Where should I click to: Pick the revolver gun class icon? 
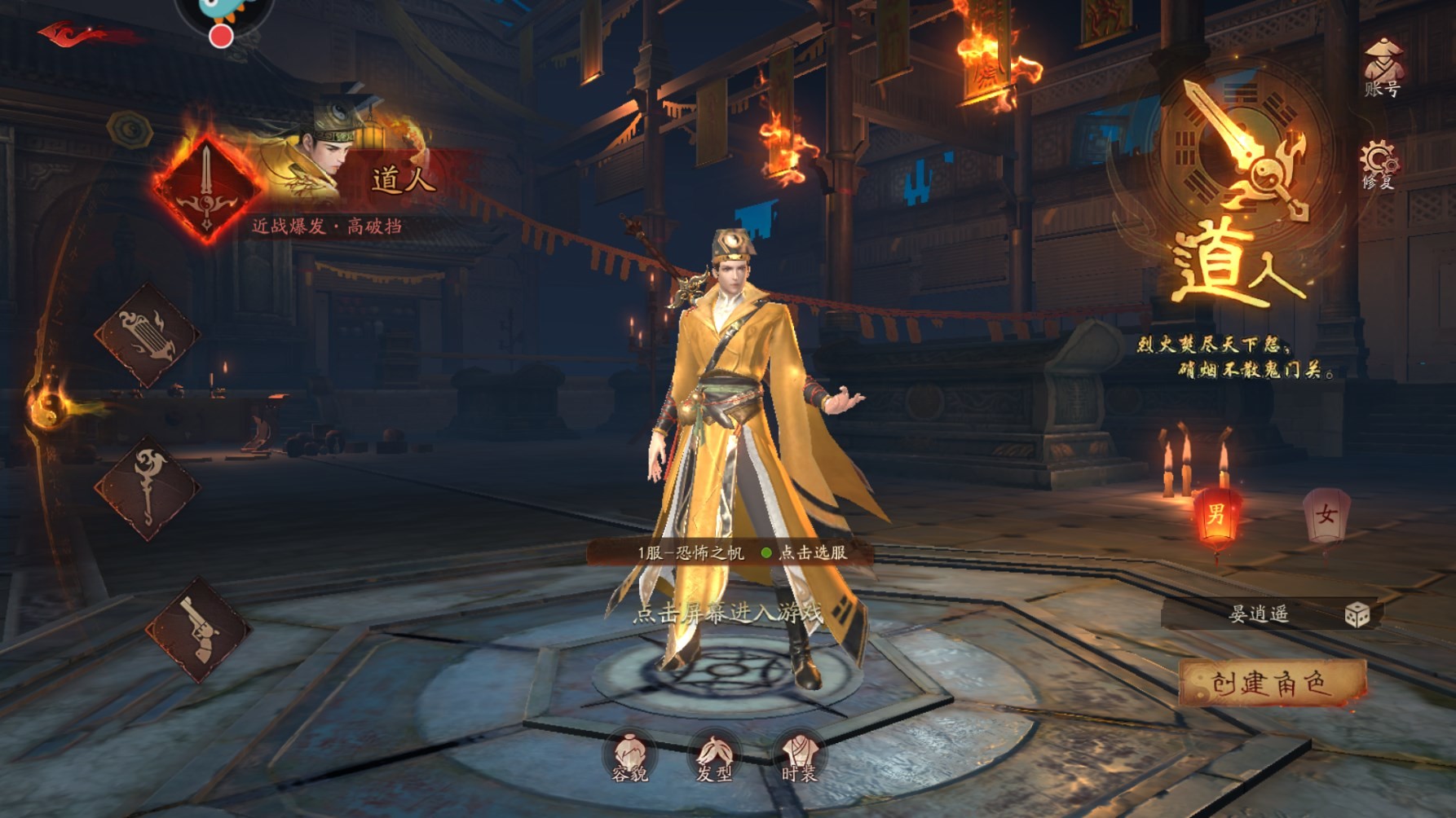tap(198, 628)
